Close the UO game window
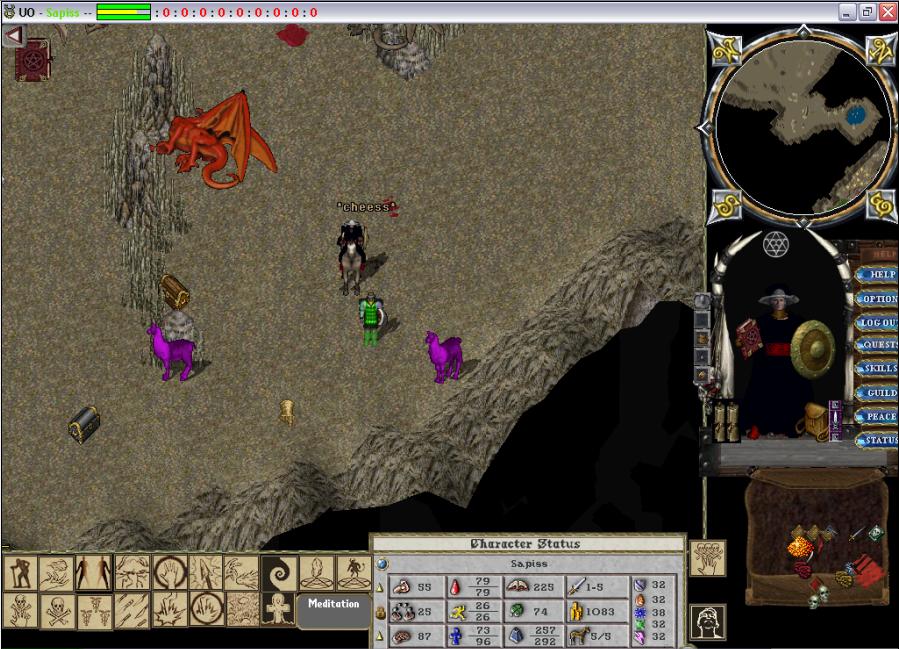899x649 pixels. point(886,12)
